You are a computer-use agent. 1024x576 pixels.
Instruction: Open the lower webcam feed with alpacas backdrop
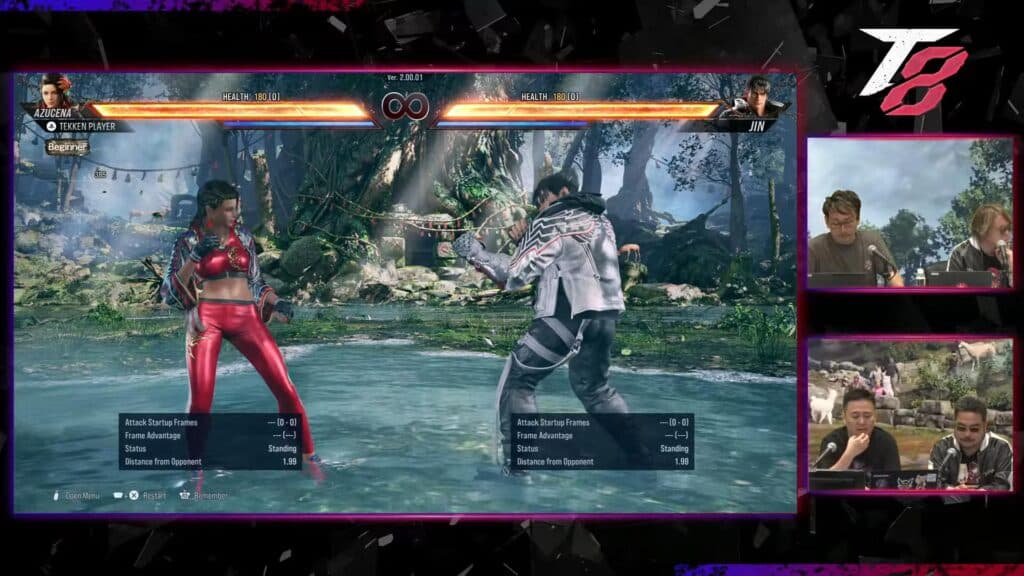tap(910, 413)
